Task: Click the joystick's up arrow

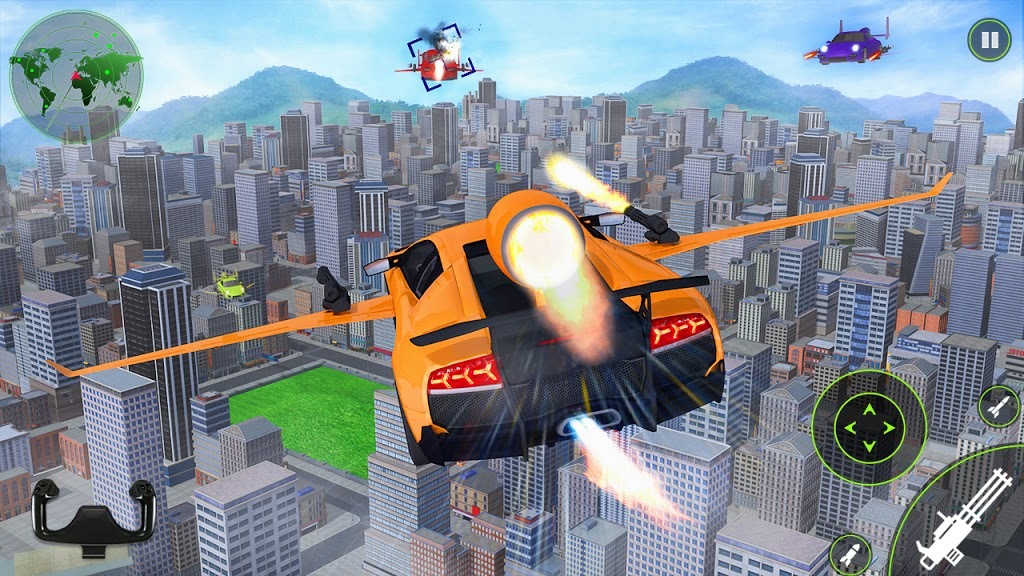Action: [868, 408]
